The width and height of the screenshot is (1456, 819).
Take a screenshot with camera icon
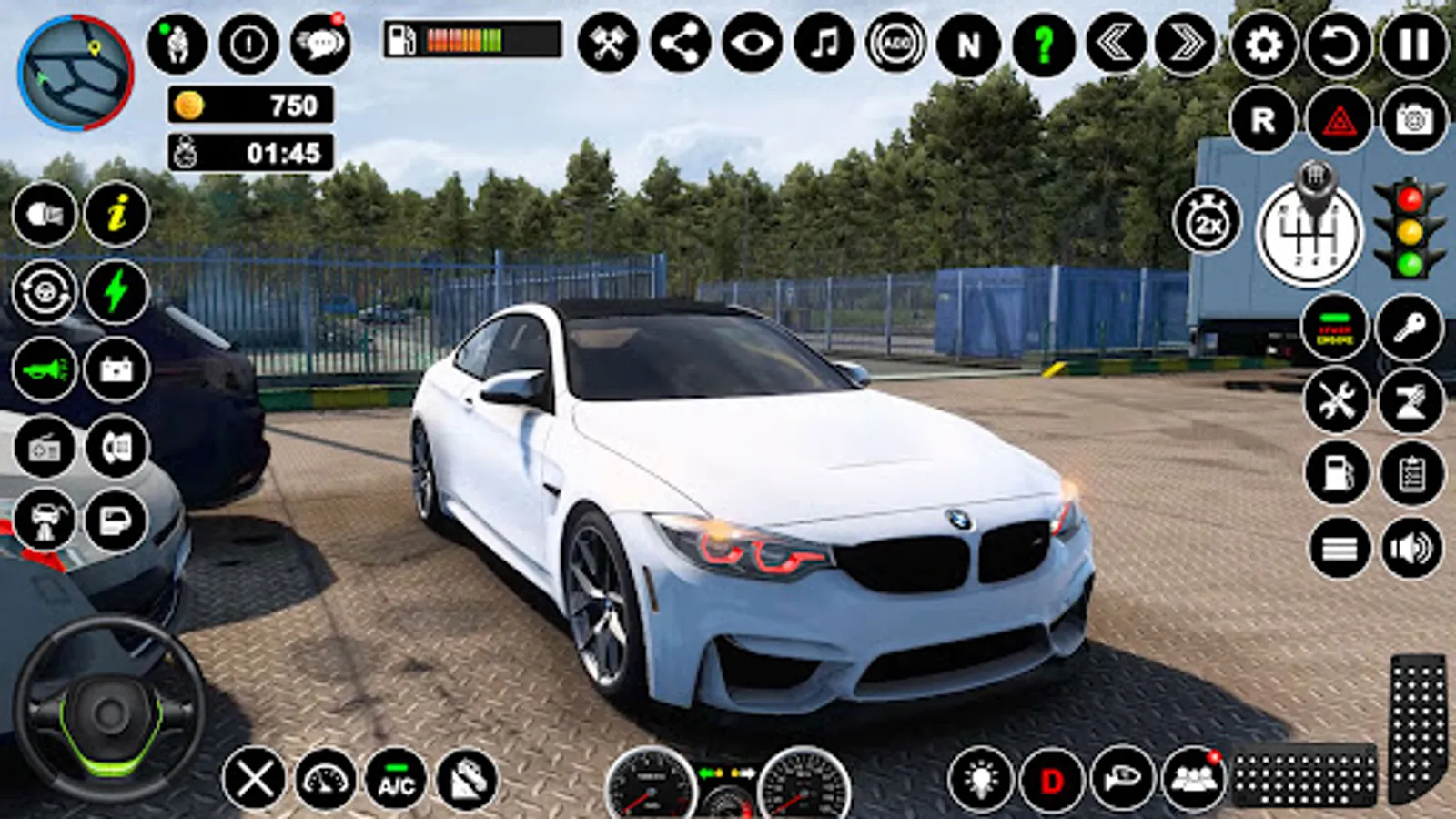1413,119
